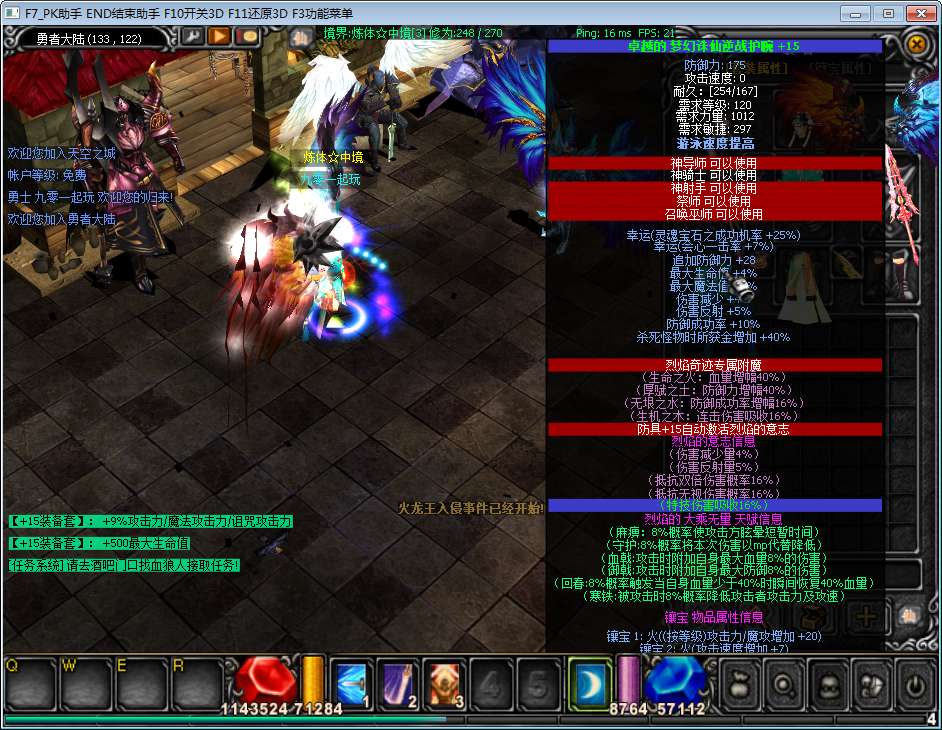
Task: Close the inventory panel with the X button
Action: 916,44
